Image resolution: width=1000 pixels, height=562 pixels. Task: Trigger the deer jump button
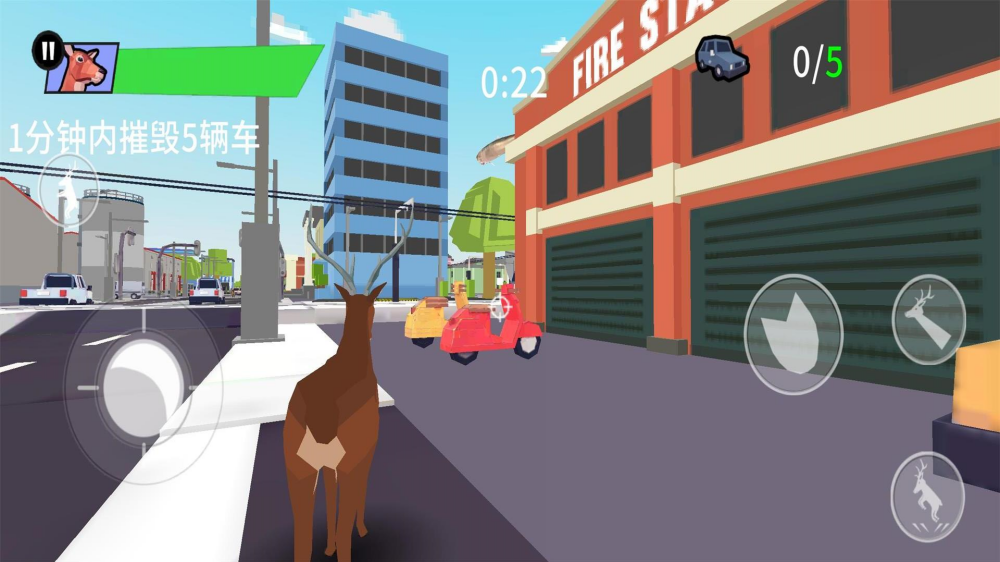click(x=927, y=497)
